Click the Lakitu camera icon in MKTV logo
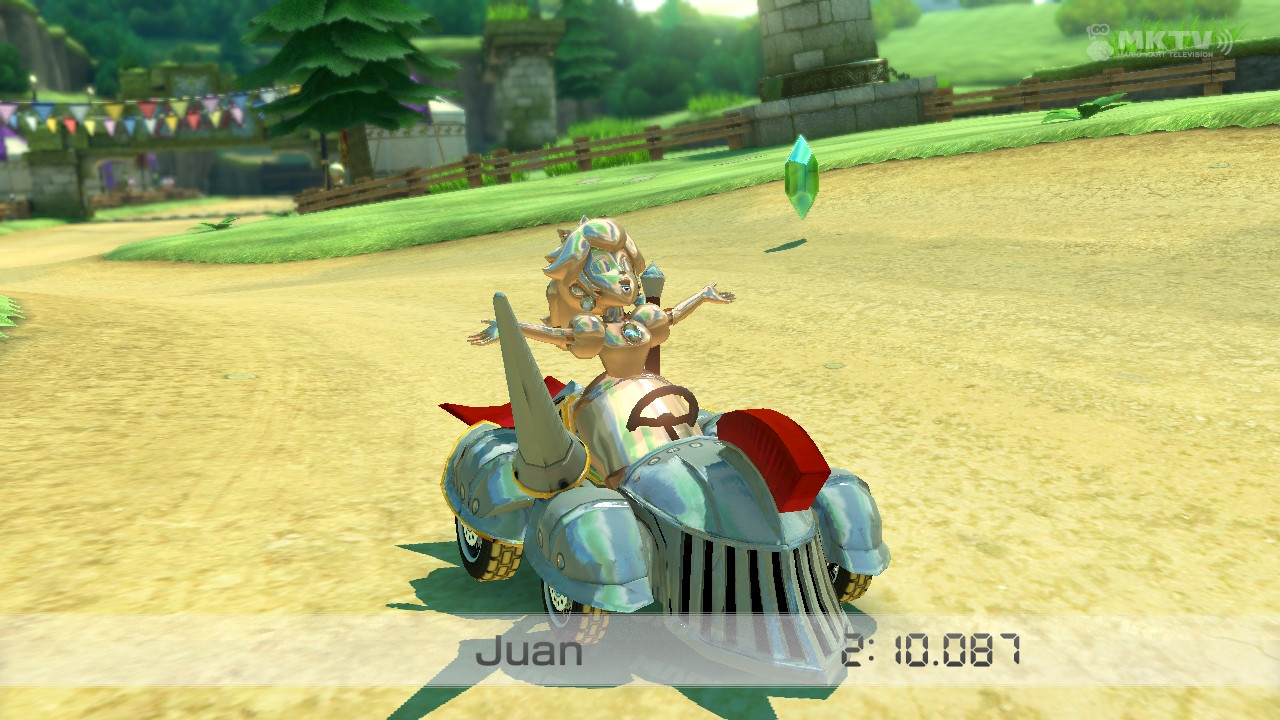This screenshot has height=720, width=1280. (x=1100, y=30)
